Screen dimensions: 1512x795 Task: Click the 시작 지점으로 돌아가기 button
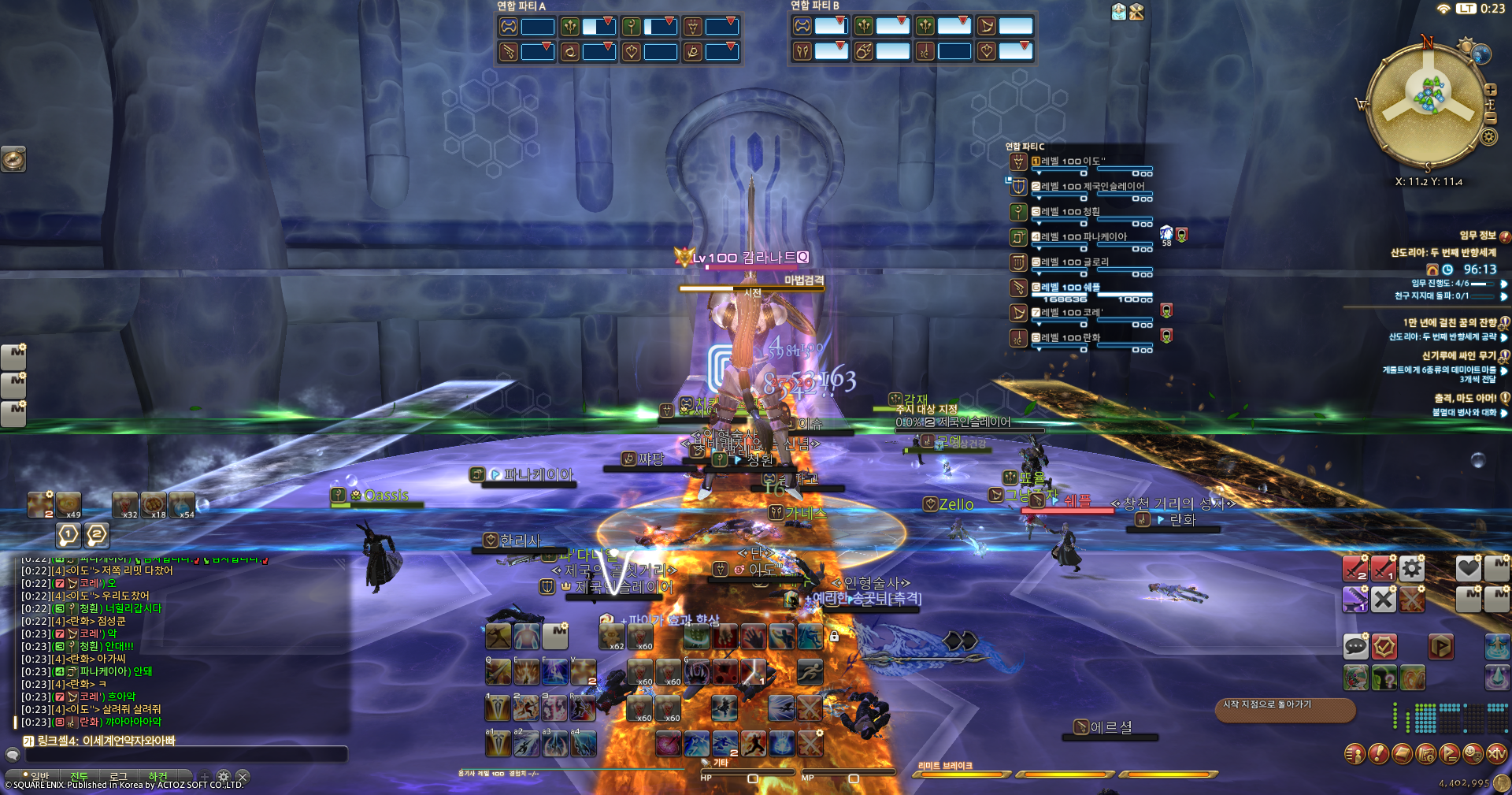pos(1284,709)
